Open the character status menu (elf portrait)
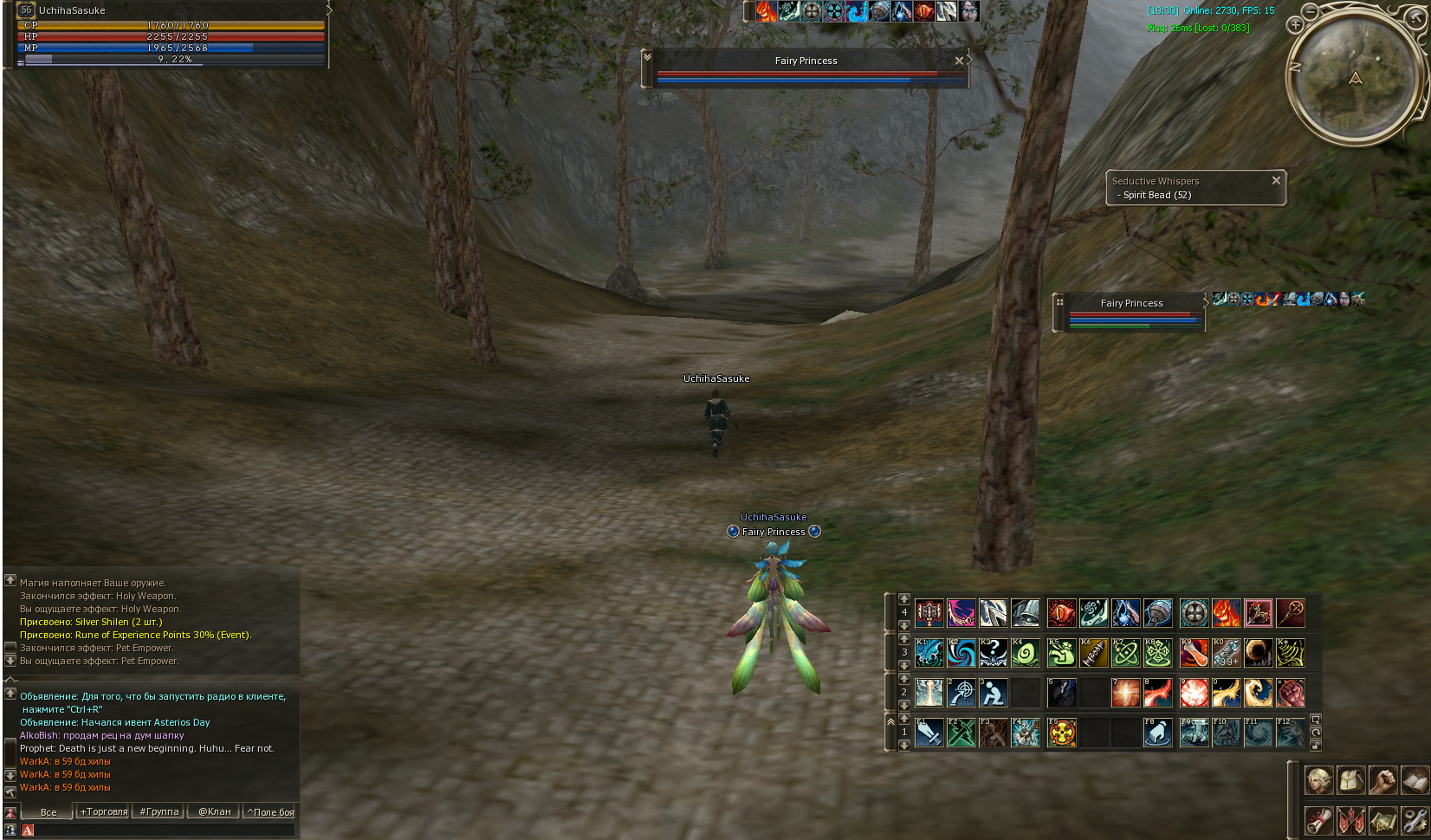Viewport: 1431px width, 840px height. coord(1318,780)
